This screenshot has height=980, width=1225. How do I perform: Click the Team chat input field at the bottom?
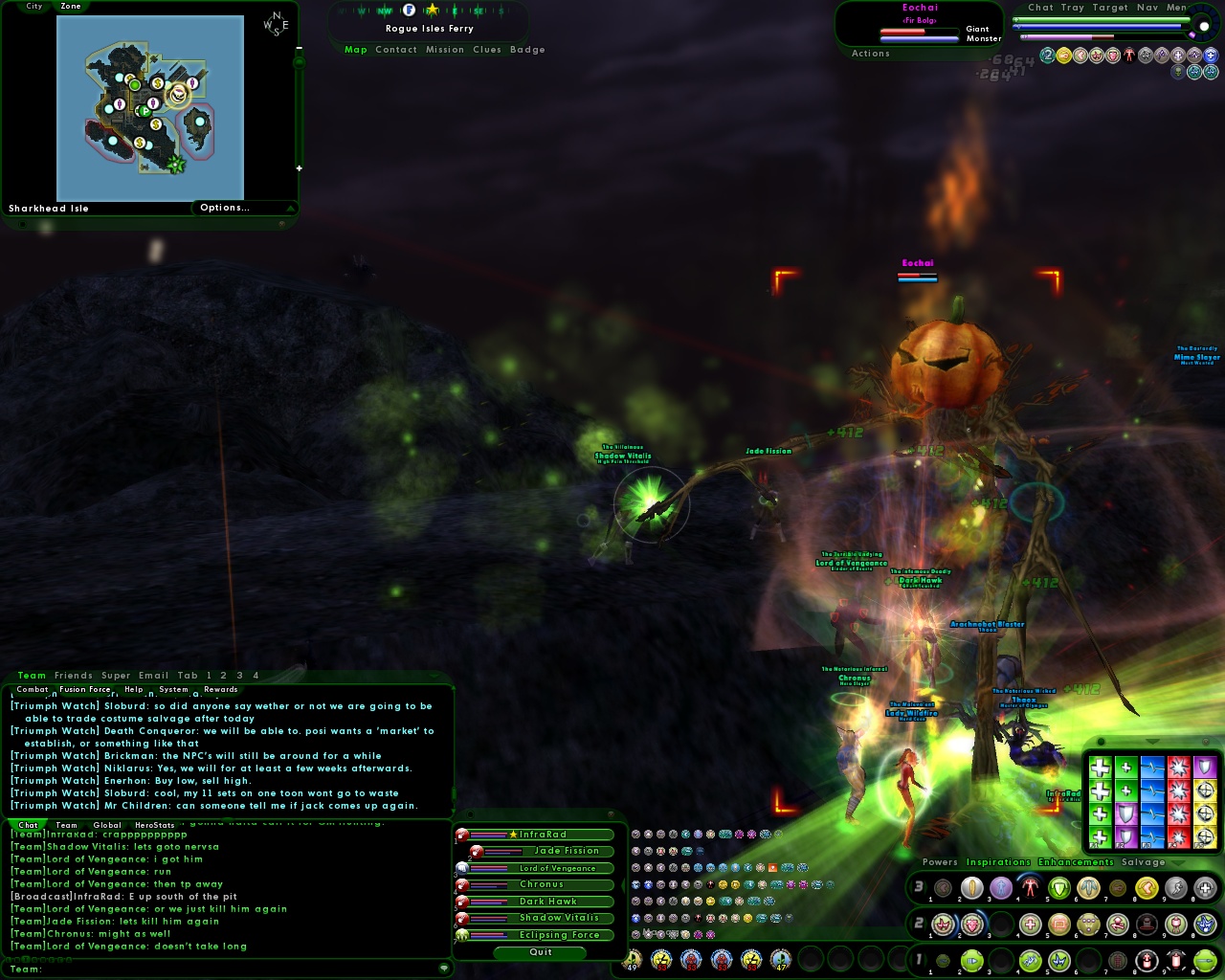230,969
